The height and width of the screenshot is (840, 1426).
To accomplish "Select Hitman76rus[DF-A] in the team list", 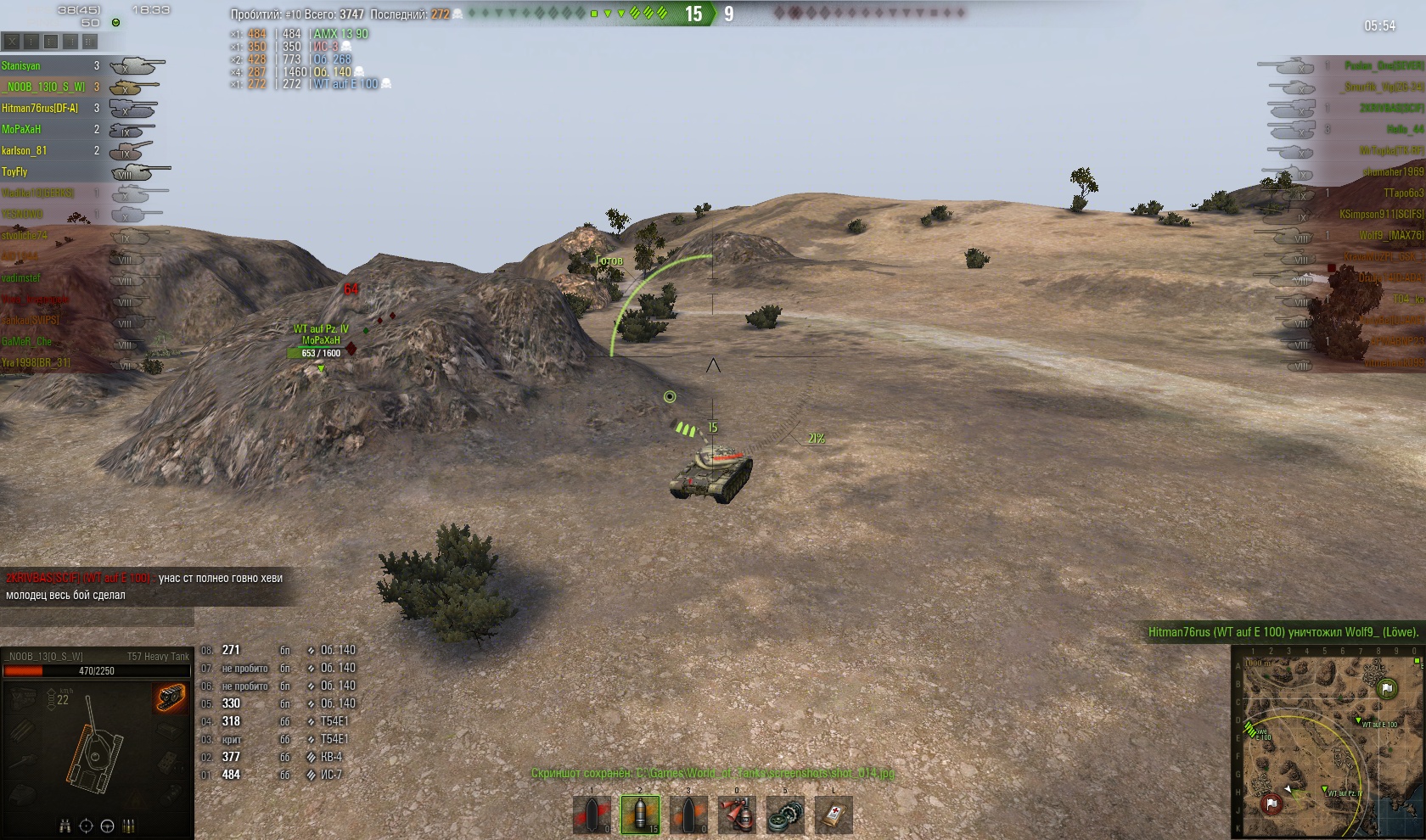I will (x=39, y=109).
